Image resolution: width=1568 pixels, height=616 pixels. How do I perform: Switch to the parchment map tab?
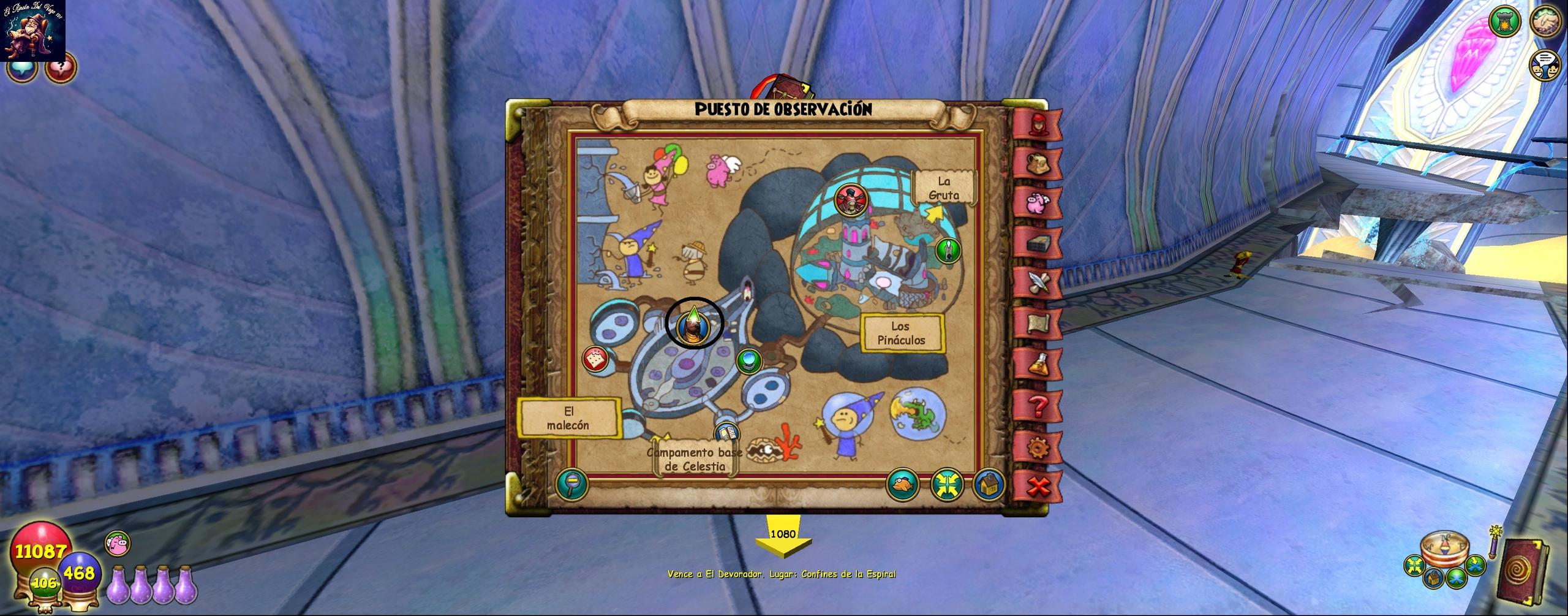click(1038, 324)
